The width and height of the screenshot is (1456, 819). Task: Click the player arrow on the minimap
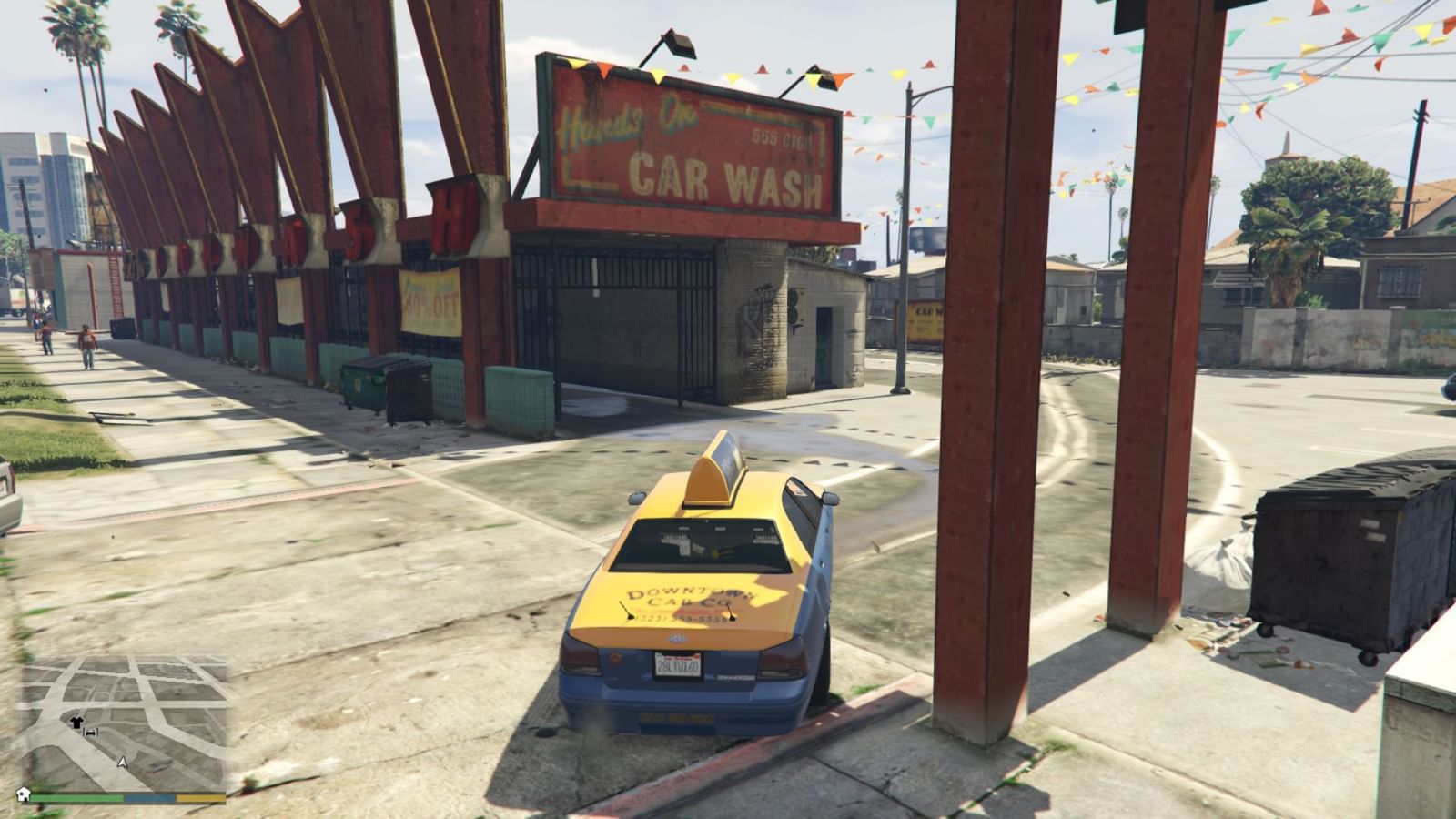click(123, 763)
